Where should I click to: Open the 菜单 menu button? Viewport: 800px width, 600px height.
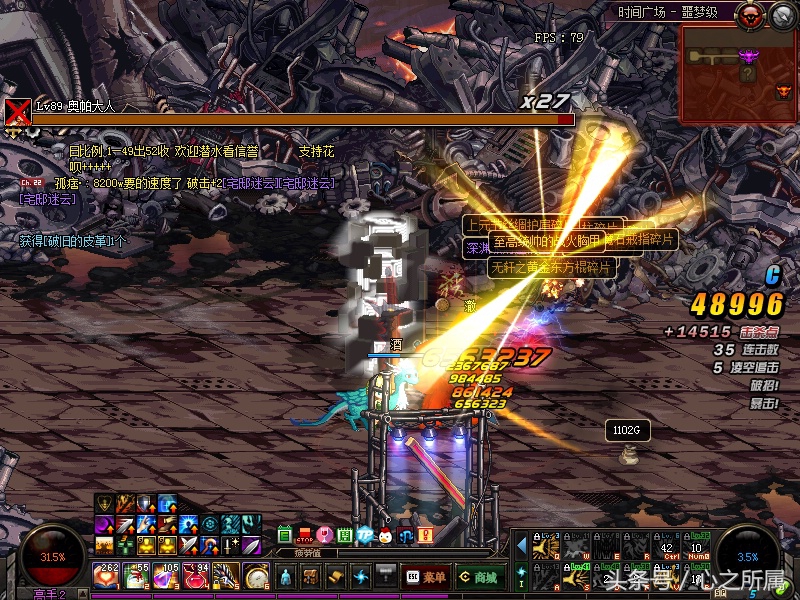[x=426, y=576]
